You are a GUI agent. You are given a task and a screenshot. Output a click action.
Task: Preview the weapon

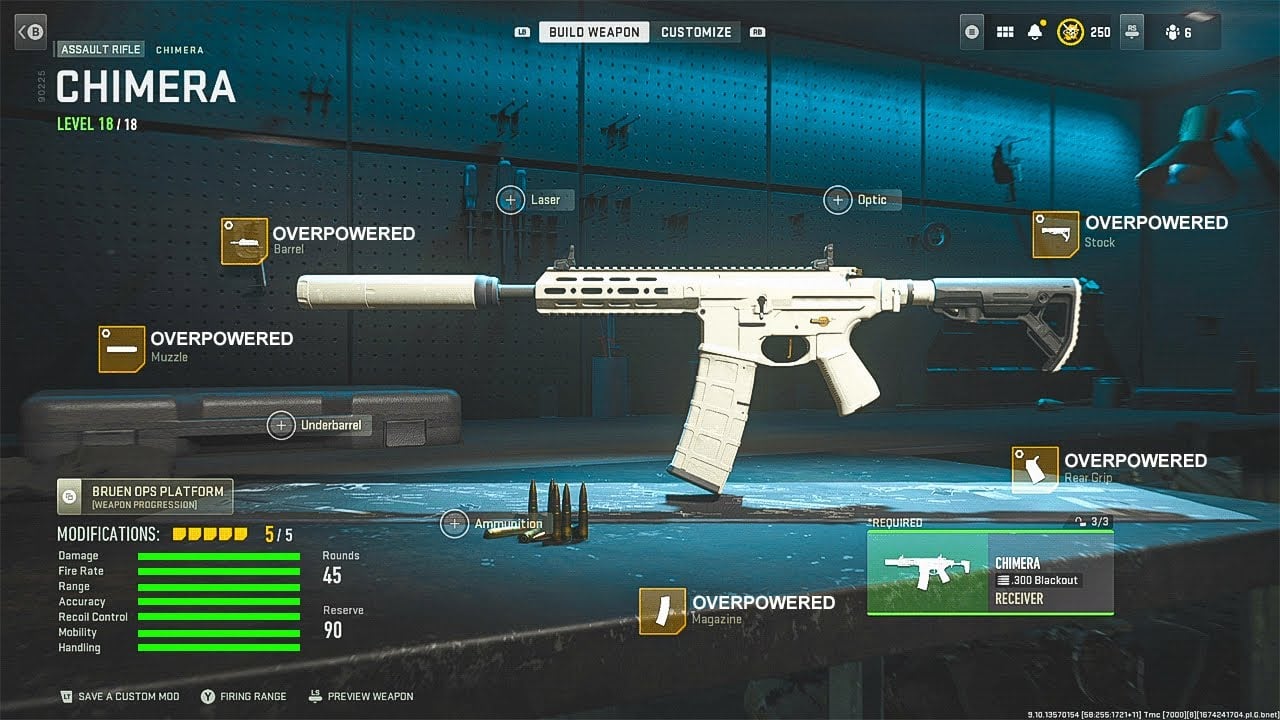click(x=360, y=696)
